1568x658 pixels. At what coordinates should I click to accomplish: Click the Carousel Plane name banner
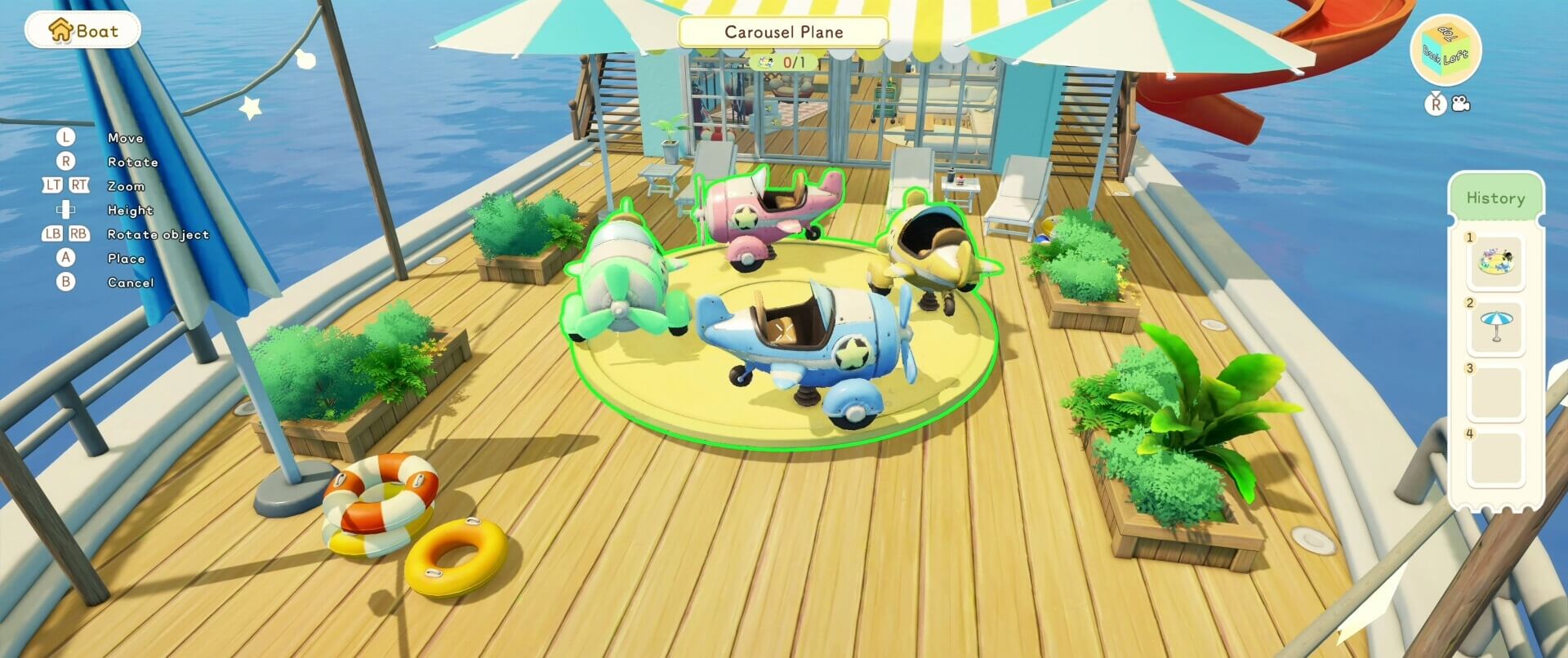(x=782, y=32)
